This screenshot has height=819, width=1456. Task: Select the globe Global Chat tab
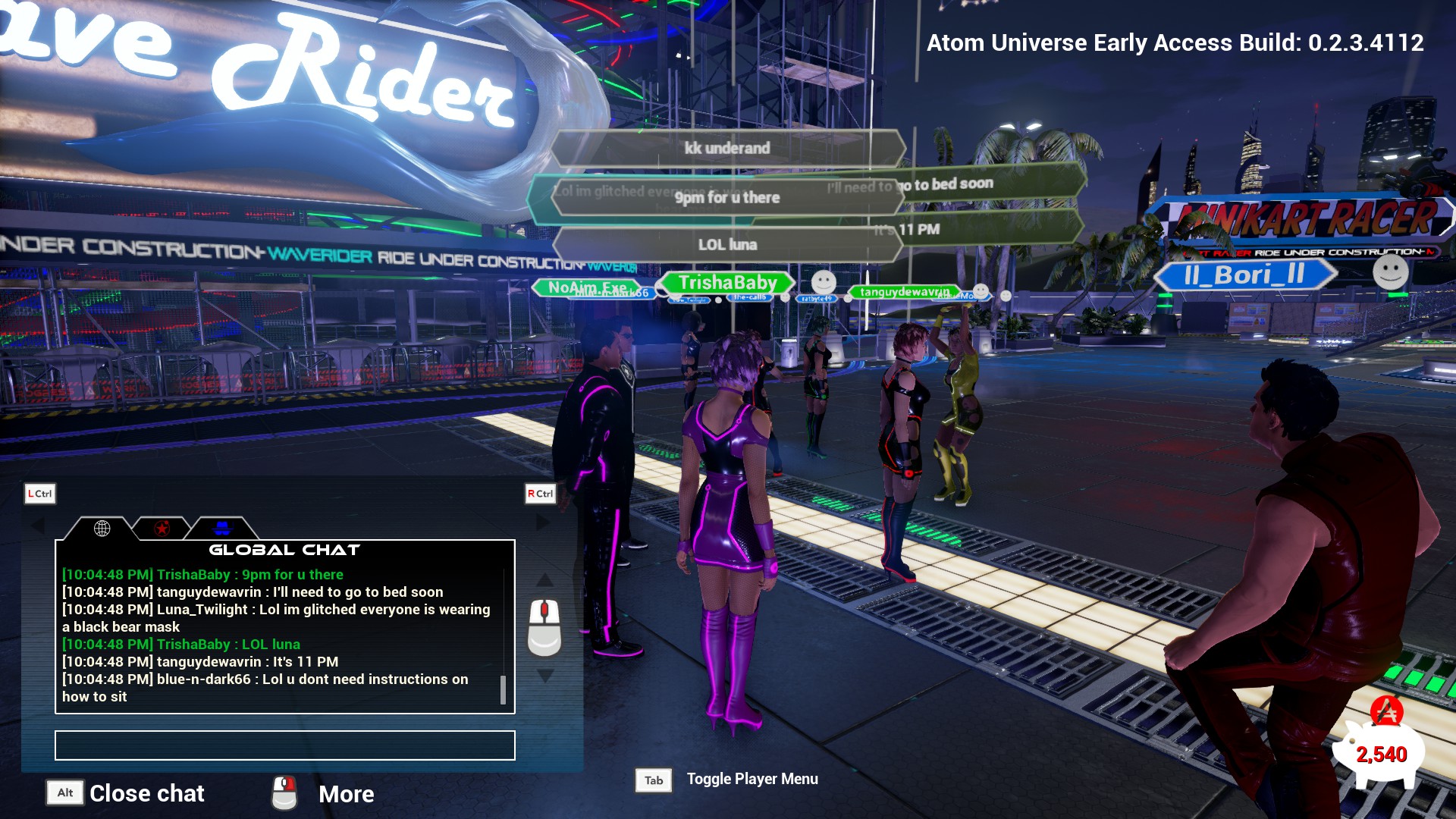pos(102,529)
